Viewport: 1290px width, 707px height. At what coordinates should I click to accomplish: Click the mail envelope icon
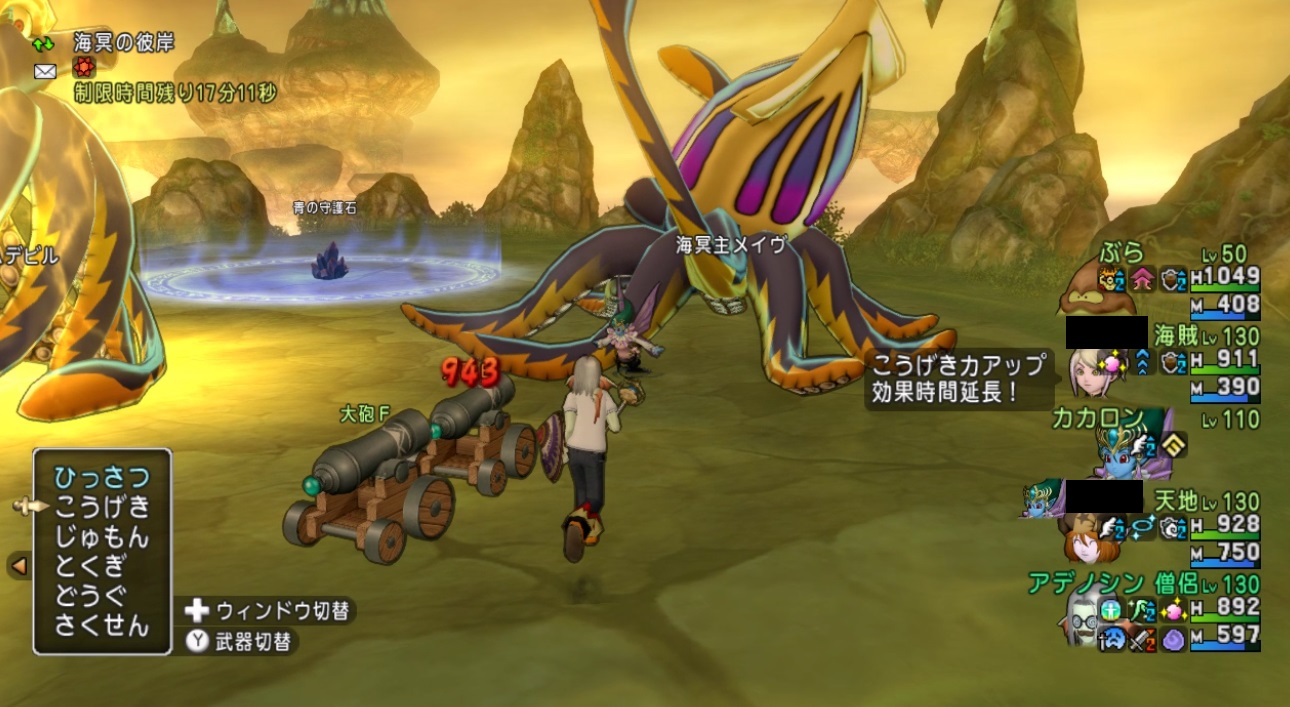(45, 71)
